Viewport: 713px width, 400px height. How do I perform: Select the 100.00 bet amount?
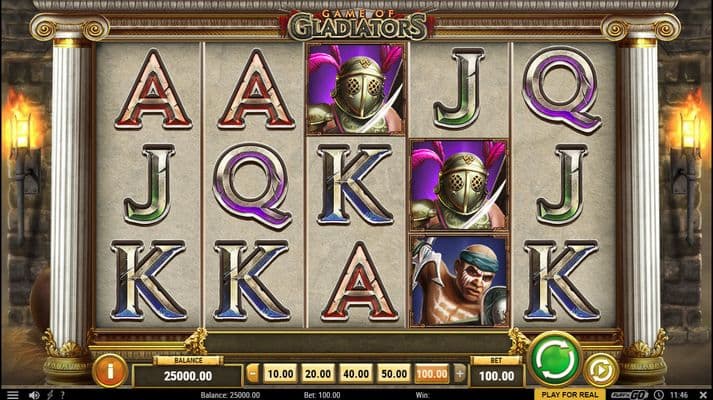click(x=432, y=374)
